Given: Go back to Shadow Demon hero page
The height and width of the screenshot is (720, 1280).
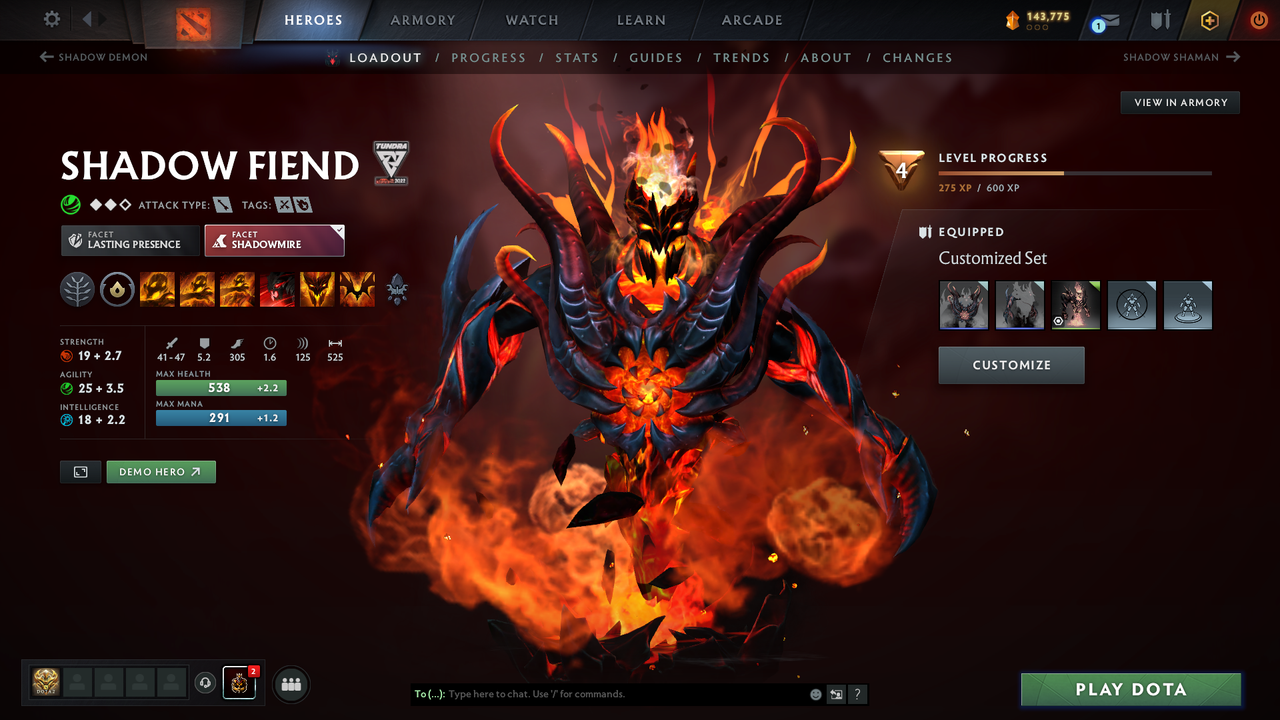Looking at the screenshot, I should 93,57.
